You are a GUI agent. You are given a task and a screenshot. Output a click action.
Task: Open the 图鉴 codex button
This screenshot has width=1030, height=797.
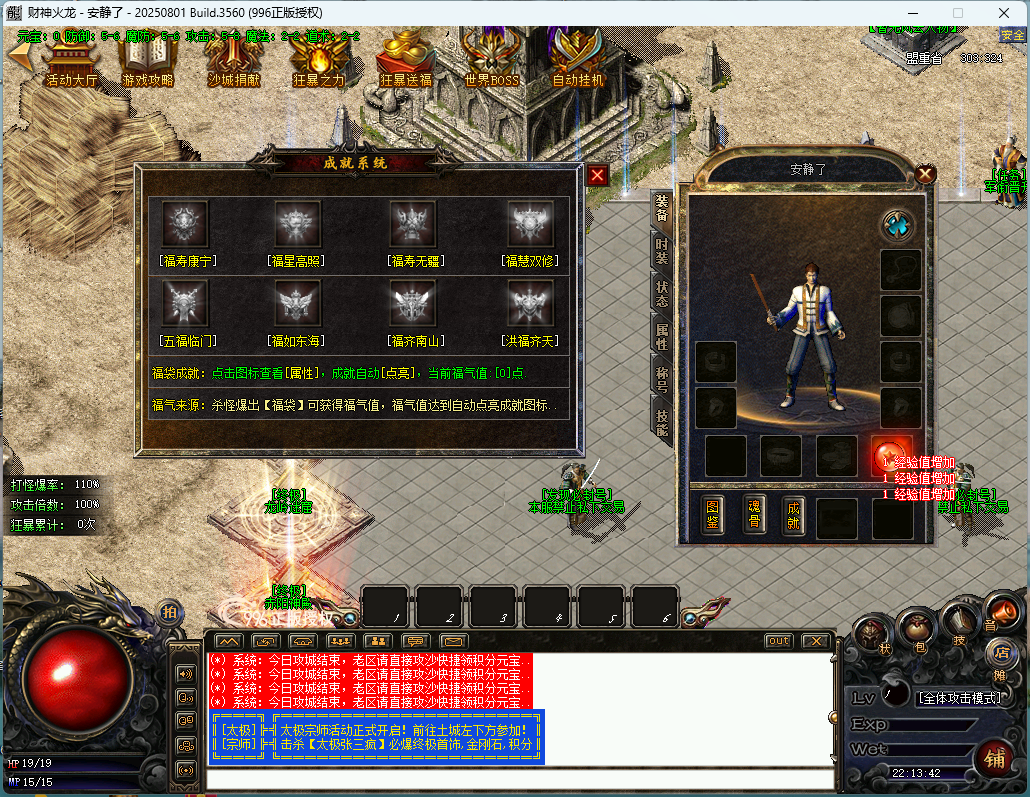click(x=712, y=516)
